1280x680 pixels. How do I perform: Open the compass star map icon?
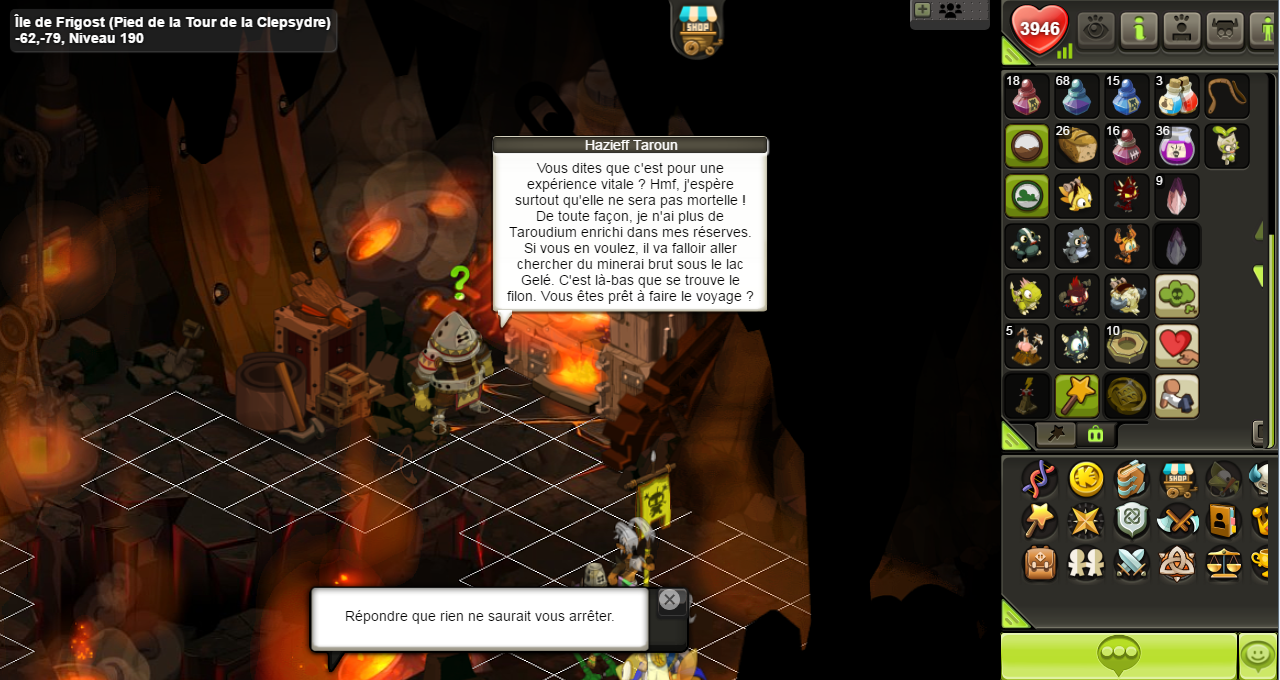[x=1086, y=521]
